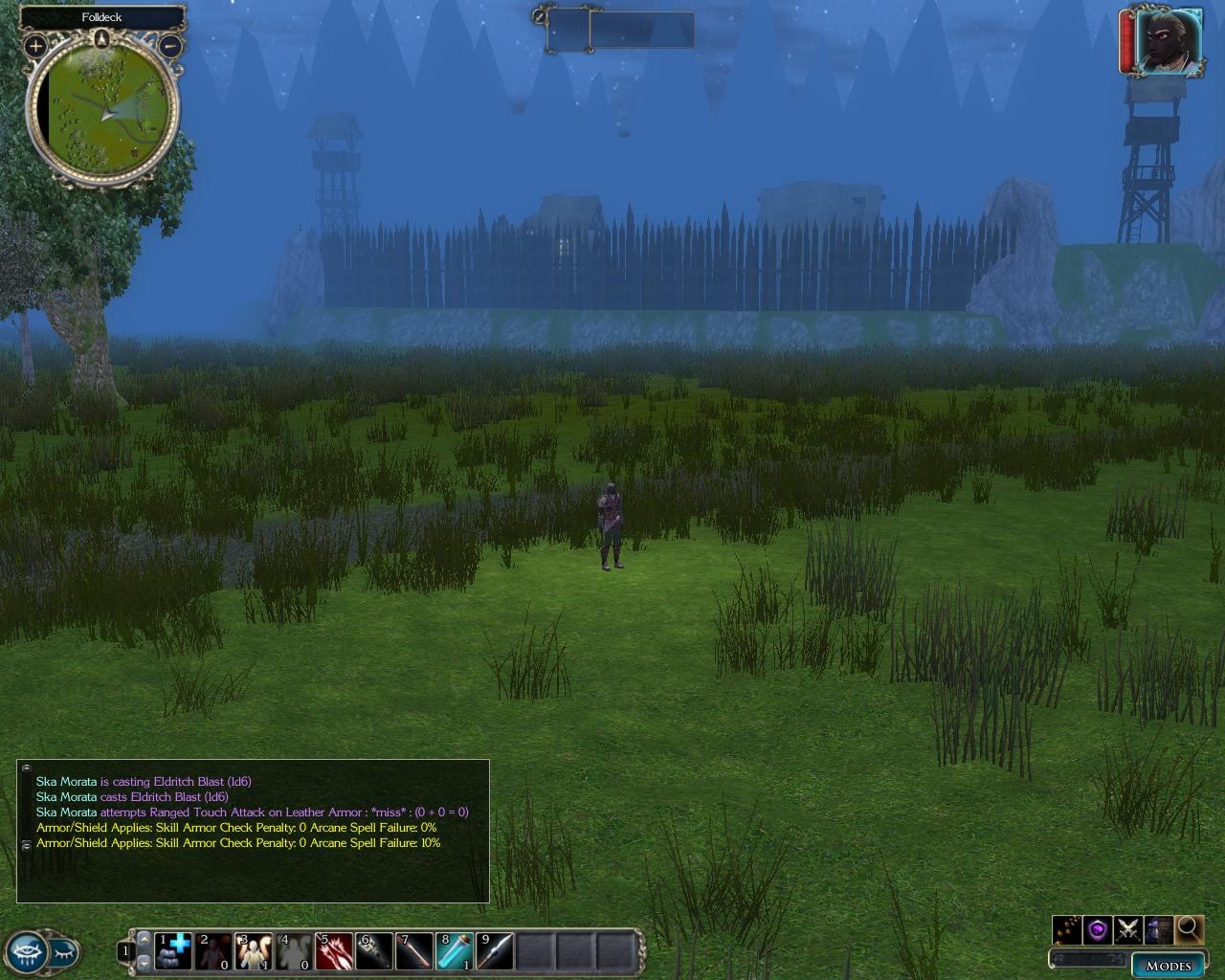
Task: Select the character portrait
Action: (1168, 41)
